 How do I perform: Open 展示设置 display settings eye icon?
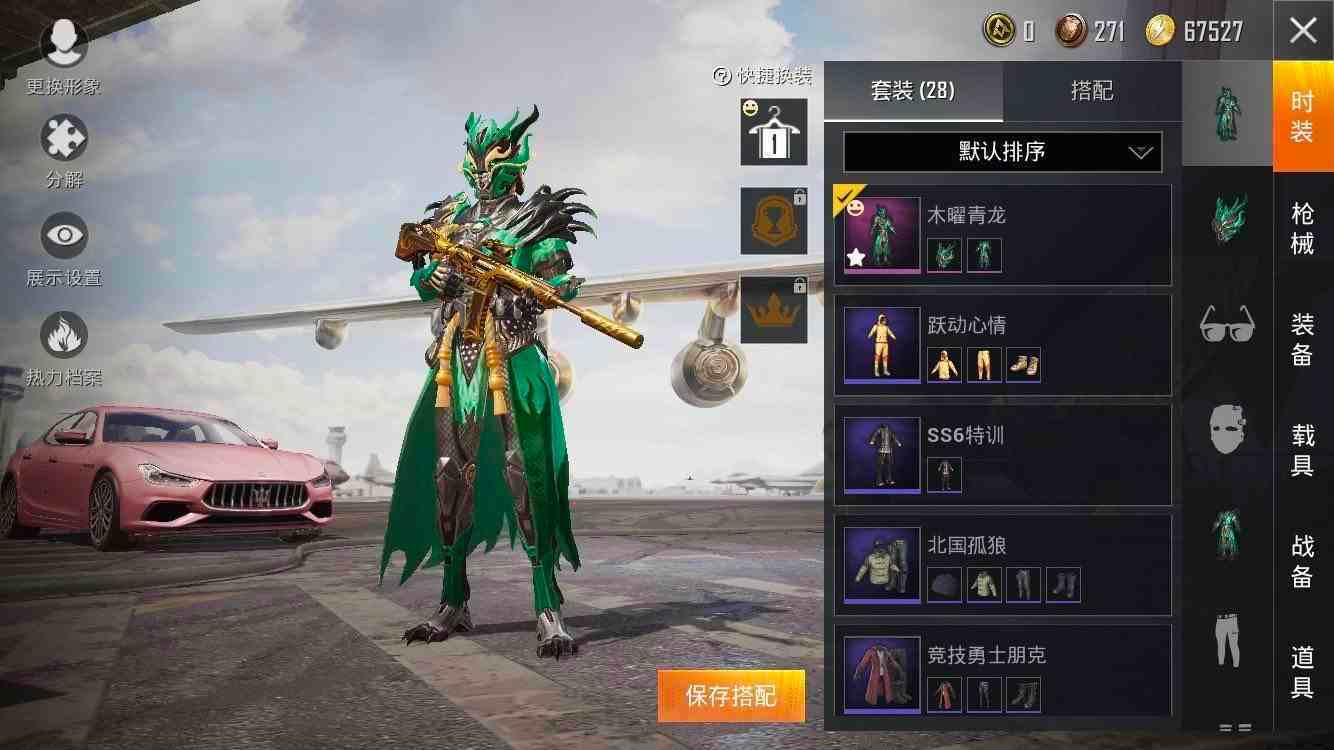(64, 237)
